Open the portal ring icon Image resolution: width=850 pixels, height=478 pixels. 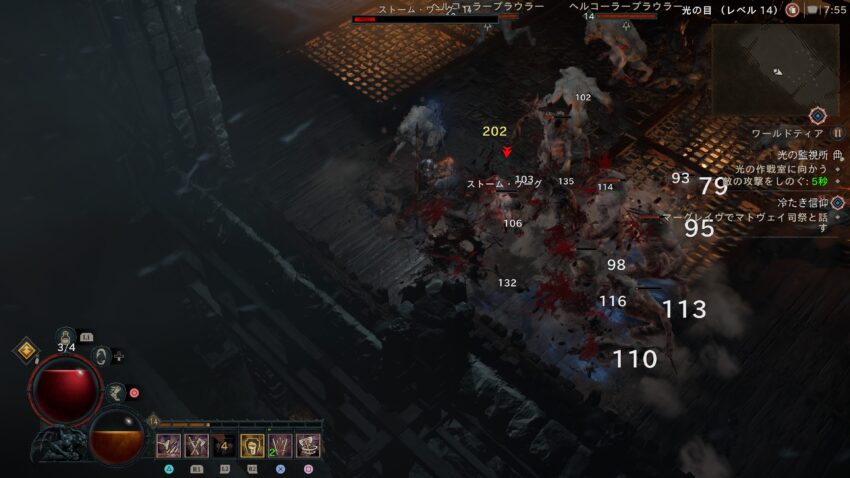click(100, 355)
